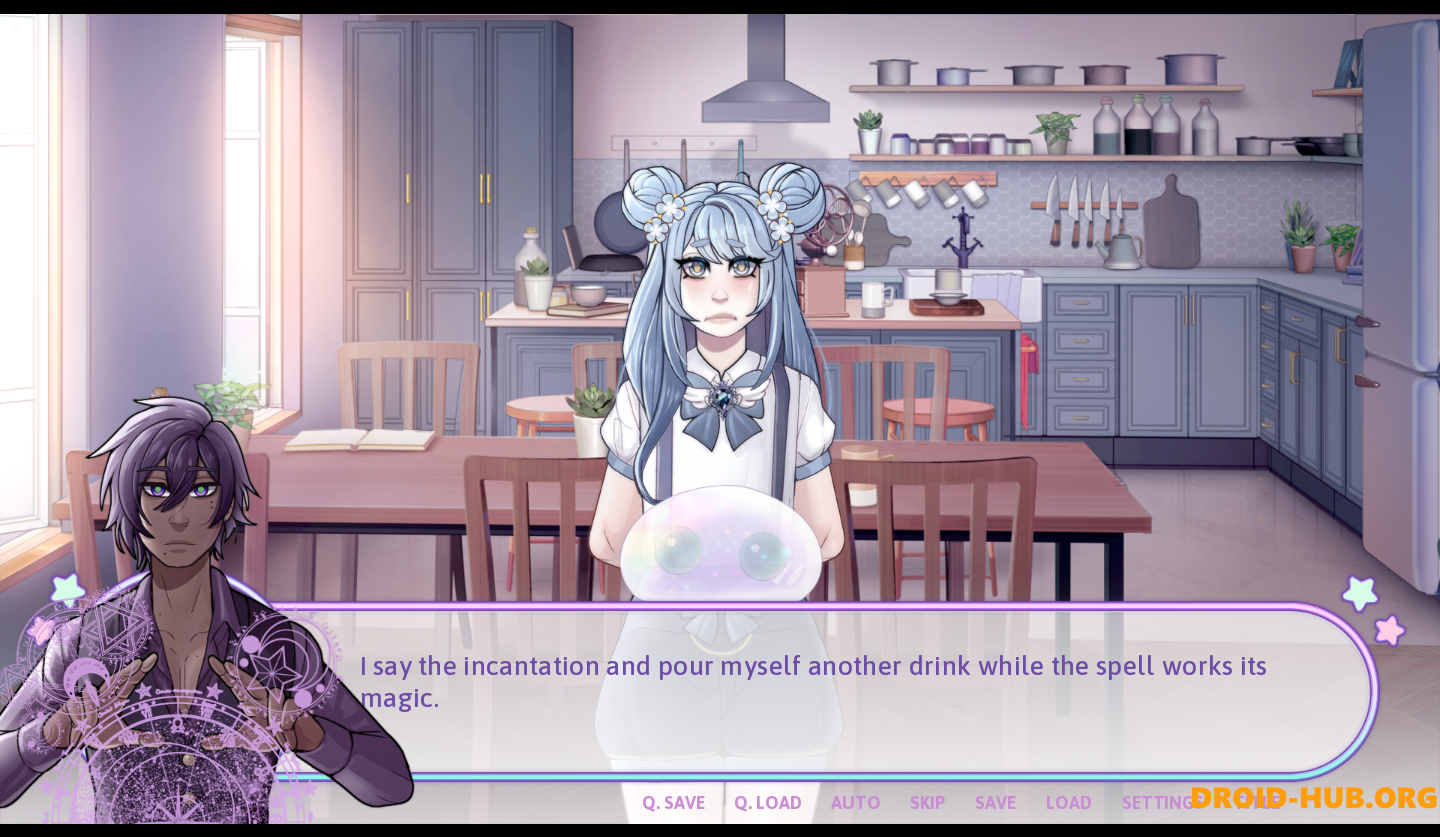1440x837 pixels.
Task: Activate the SKIP button
Action: 927,802
